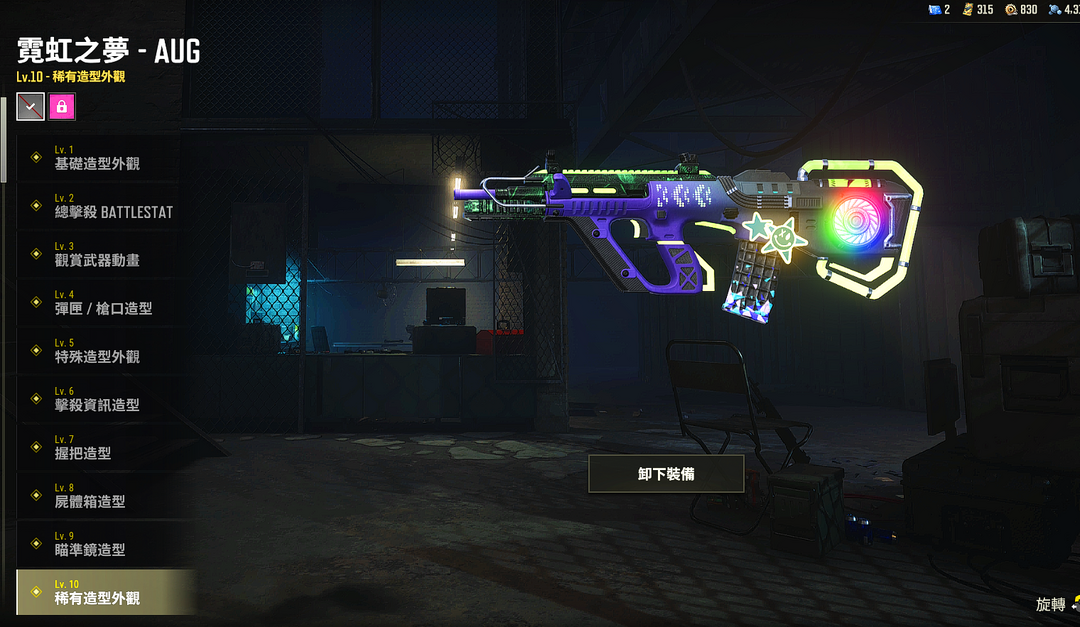Choose Lv. 2 總擊殺 BATTLESTAT entry
The height and width of the screenshot is (627, 1080).
[x=98, y=207]
